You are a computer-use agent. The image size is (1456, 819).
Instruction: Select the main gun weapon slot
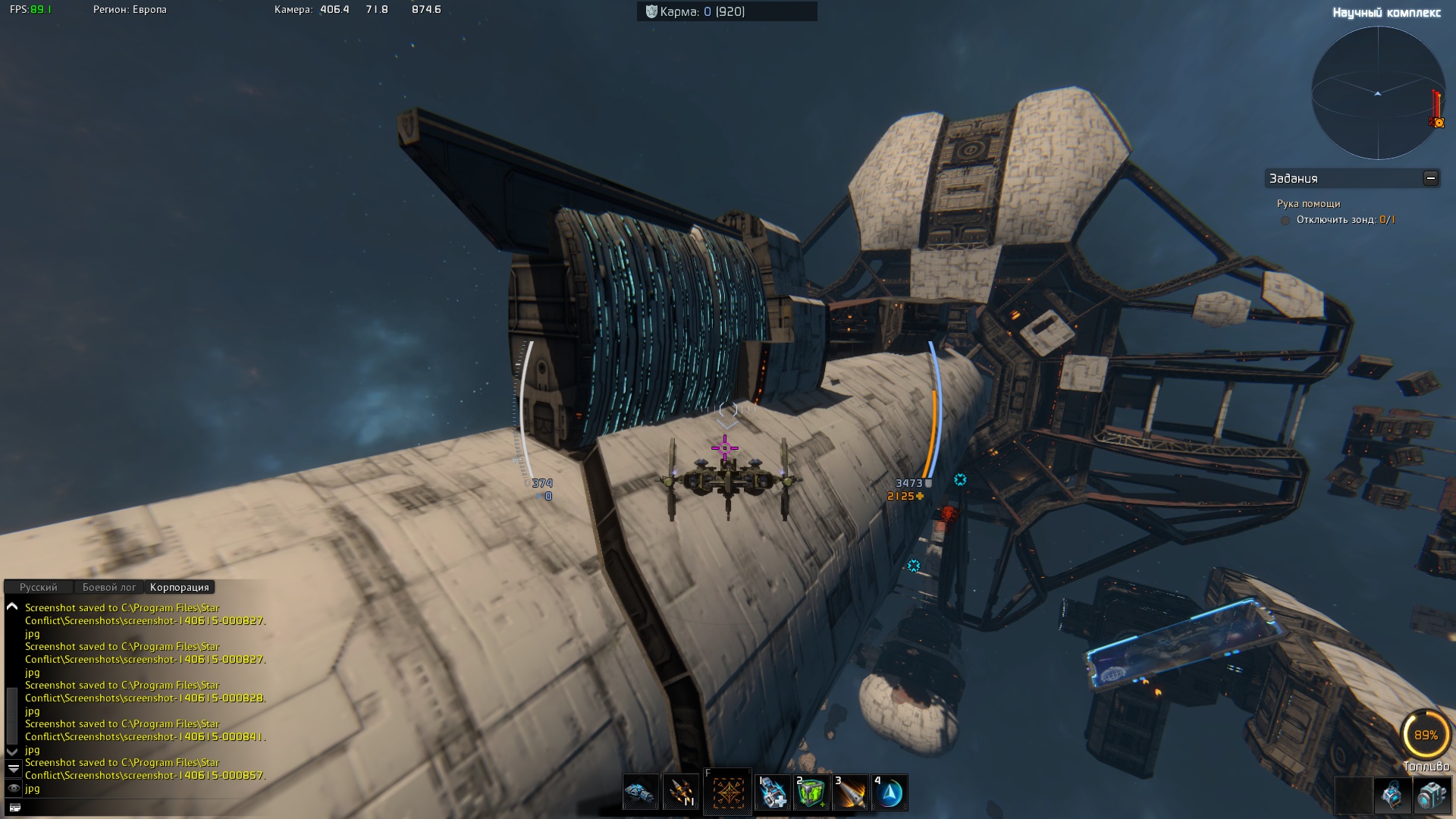pos(640,792)
